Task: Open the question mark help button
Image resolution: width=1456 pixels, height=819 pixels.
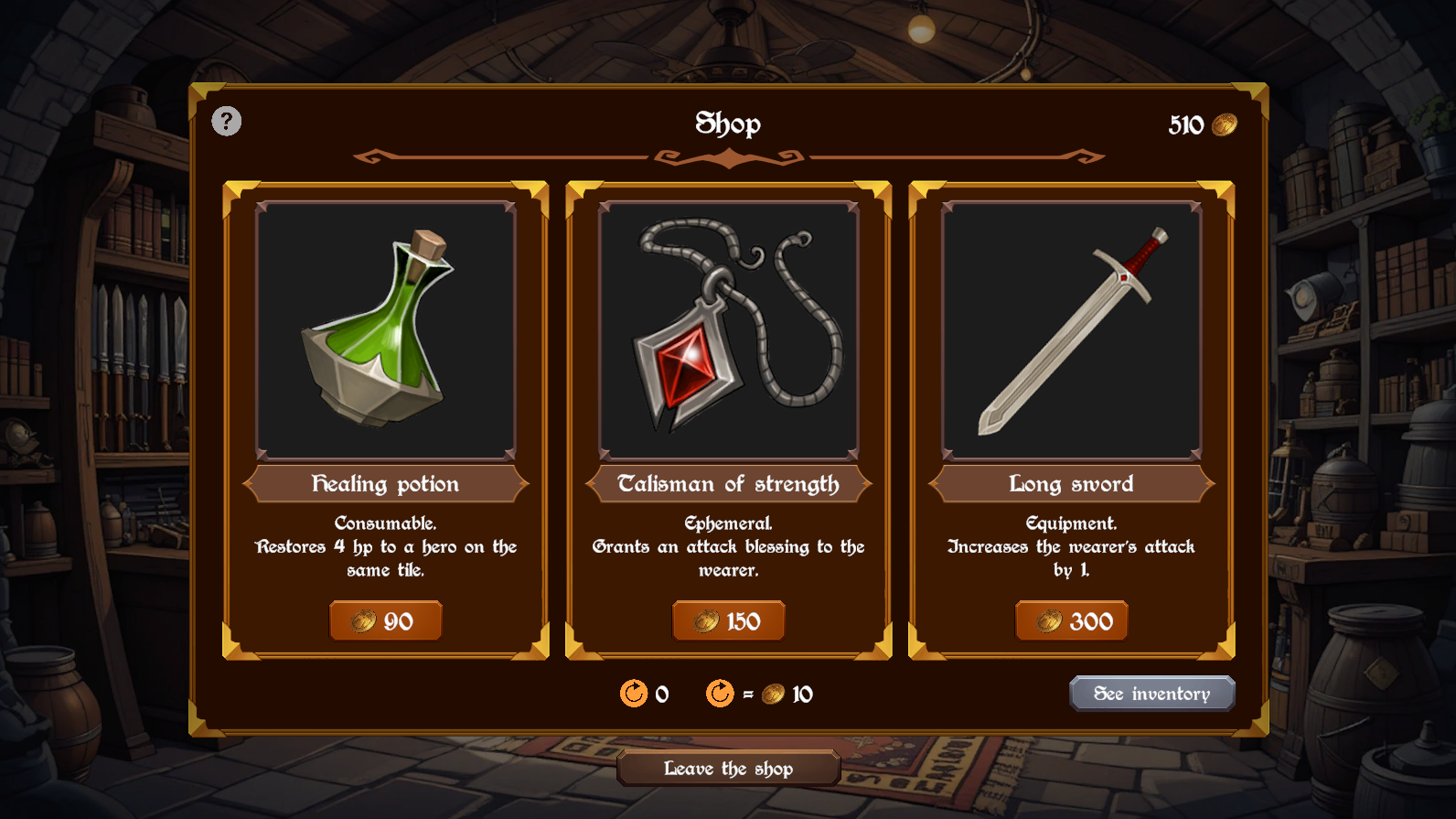Action: 227,121
